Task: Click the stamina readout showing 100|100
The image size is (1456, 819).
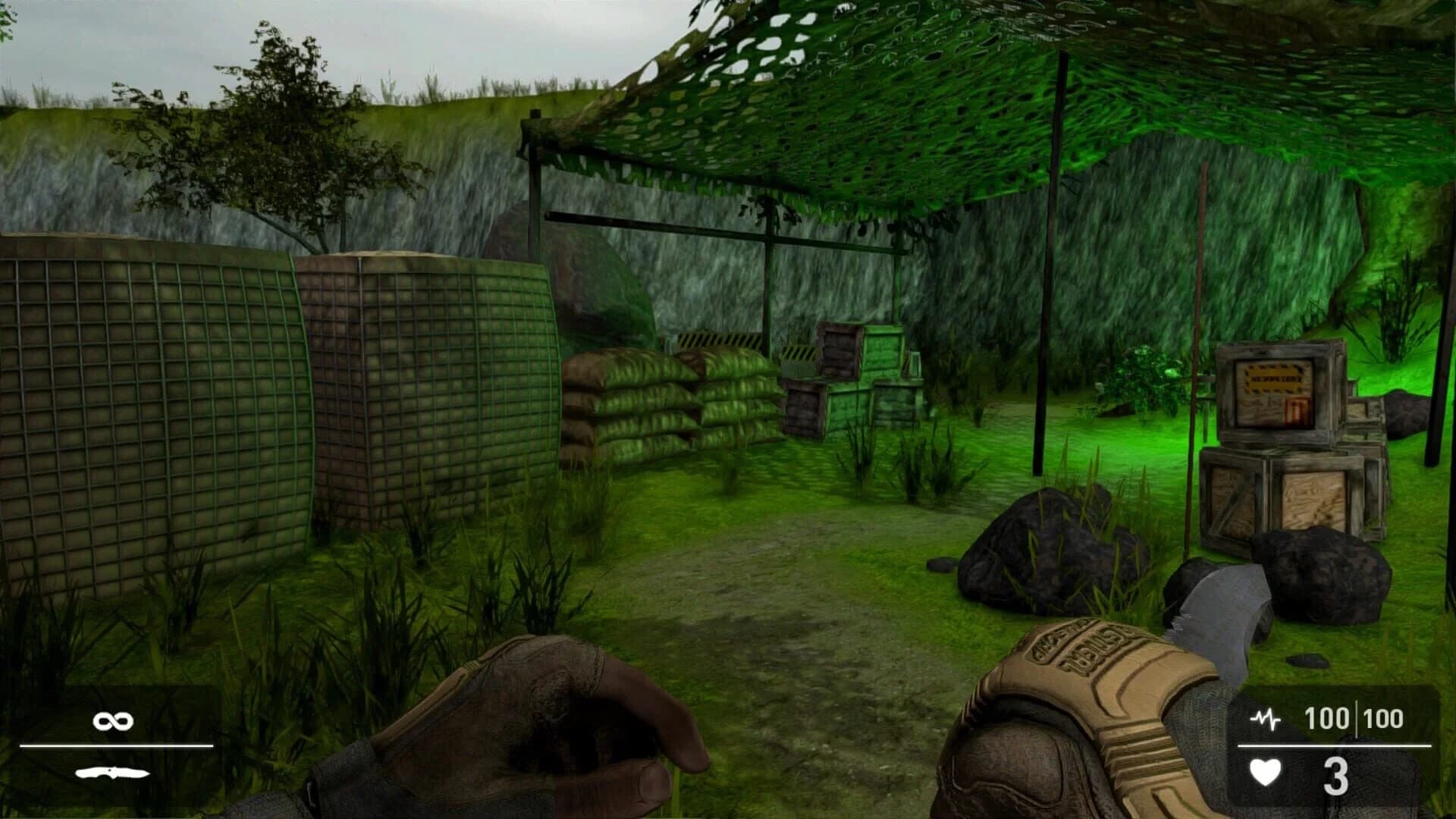Action: point(1357,717)
